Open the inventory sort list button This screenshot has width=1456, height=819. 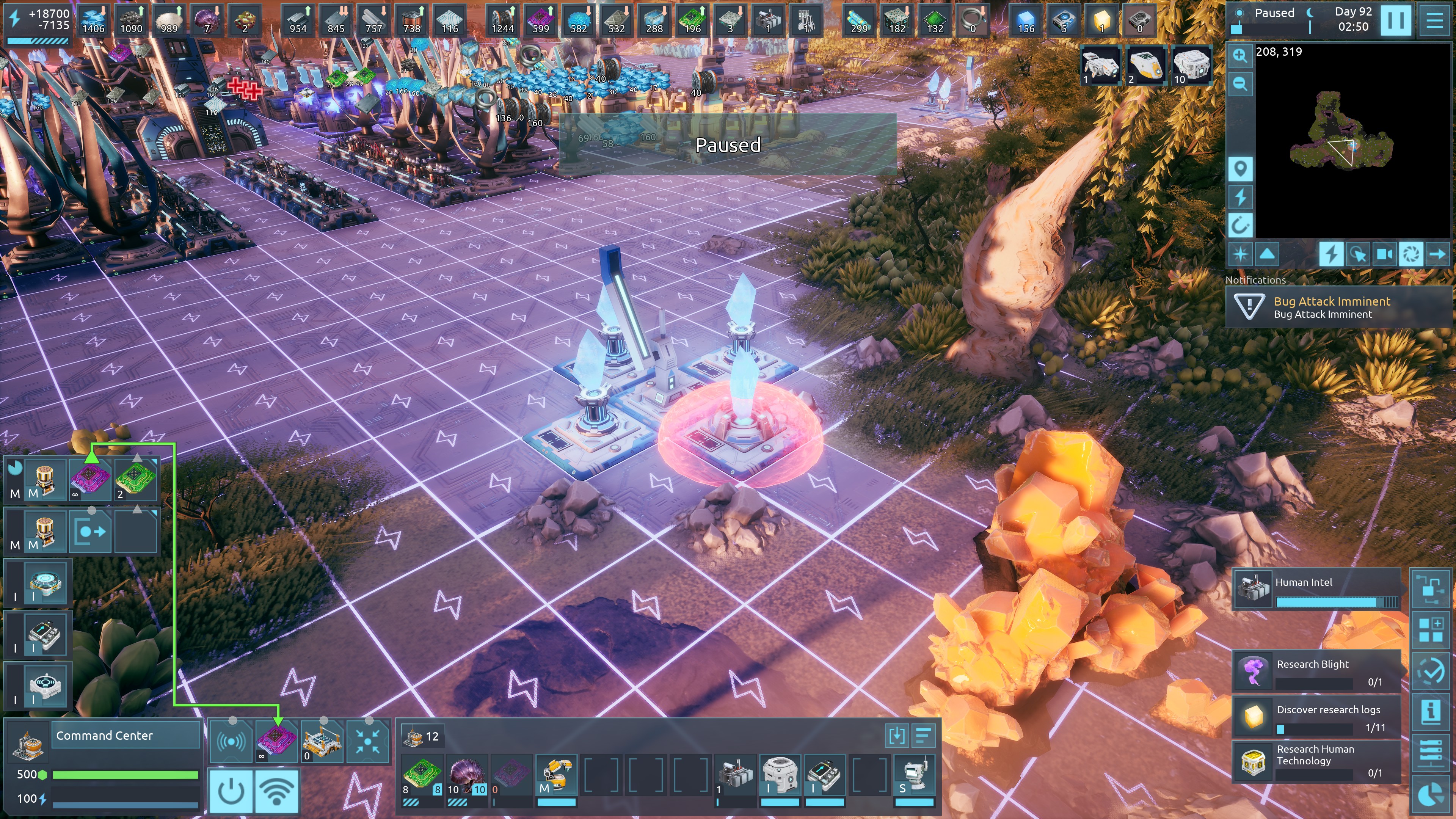[x=923, y=736]
